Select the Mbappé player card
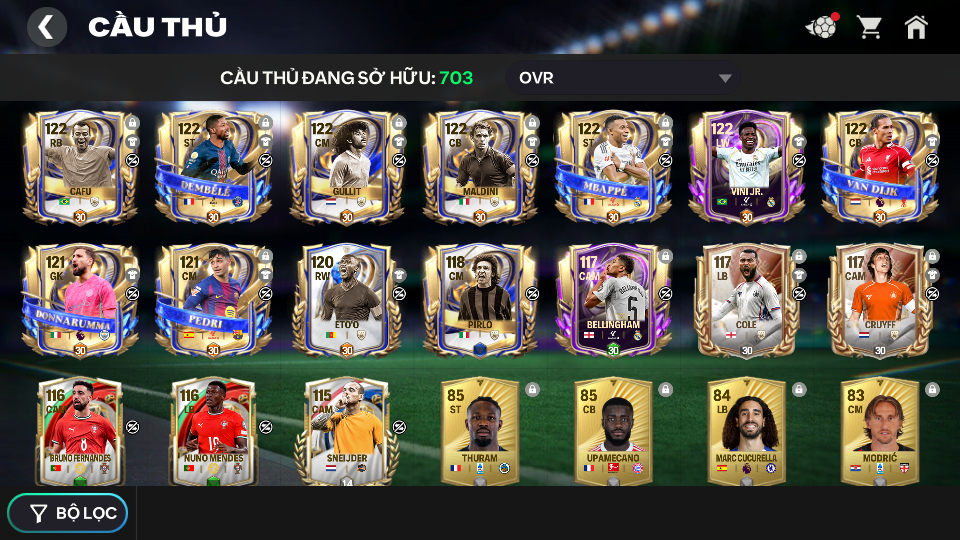This screenshot has width=960, height=540. tap(613, 166)
